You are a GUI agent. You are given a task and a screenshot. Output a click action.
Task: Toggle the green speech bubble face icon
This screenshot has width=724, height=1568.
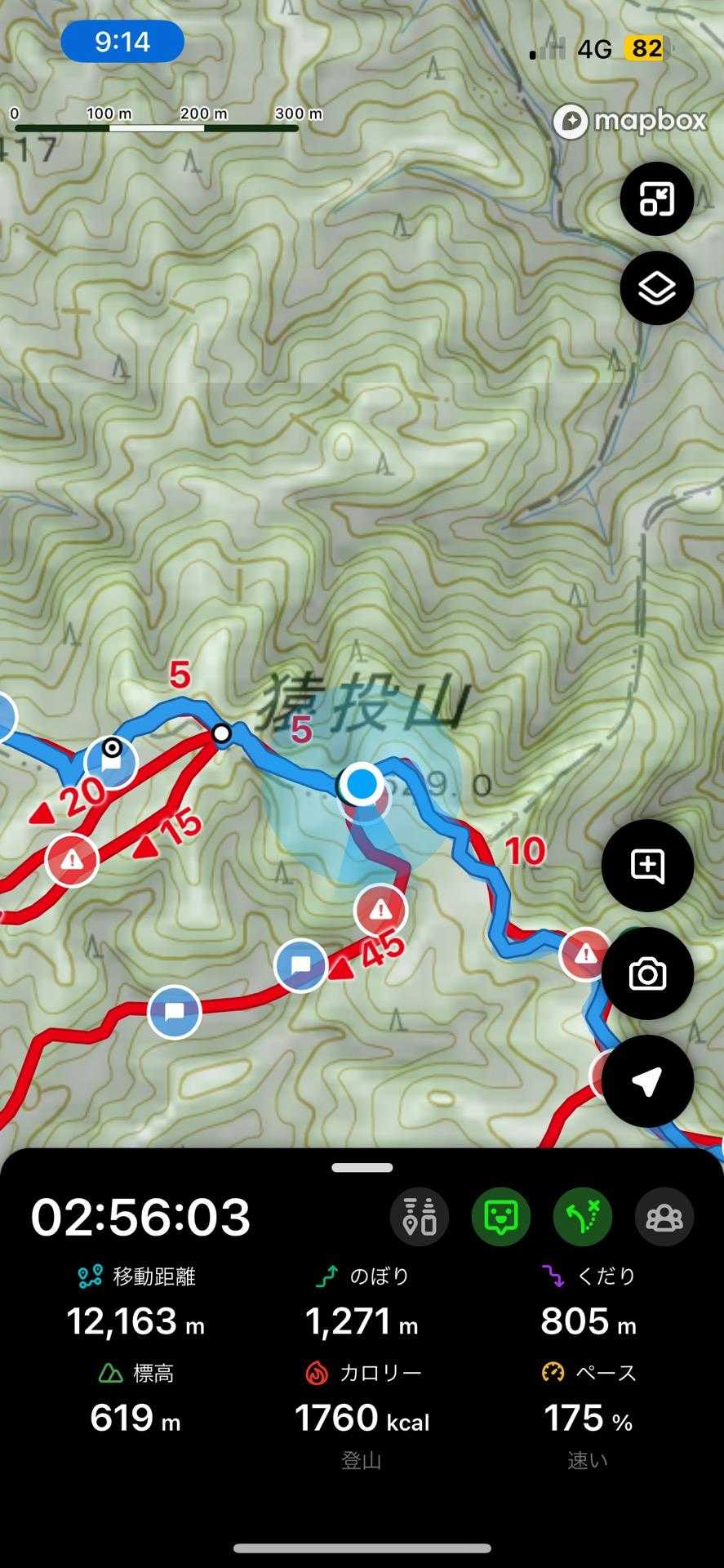[501, 1217]
